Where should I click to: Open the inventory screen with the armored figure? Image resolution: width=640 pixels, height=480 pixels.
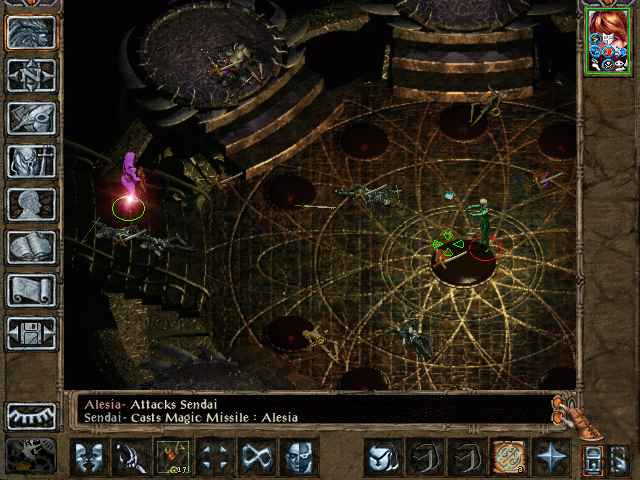pos(31,161)
